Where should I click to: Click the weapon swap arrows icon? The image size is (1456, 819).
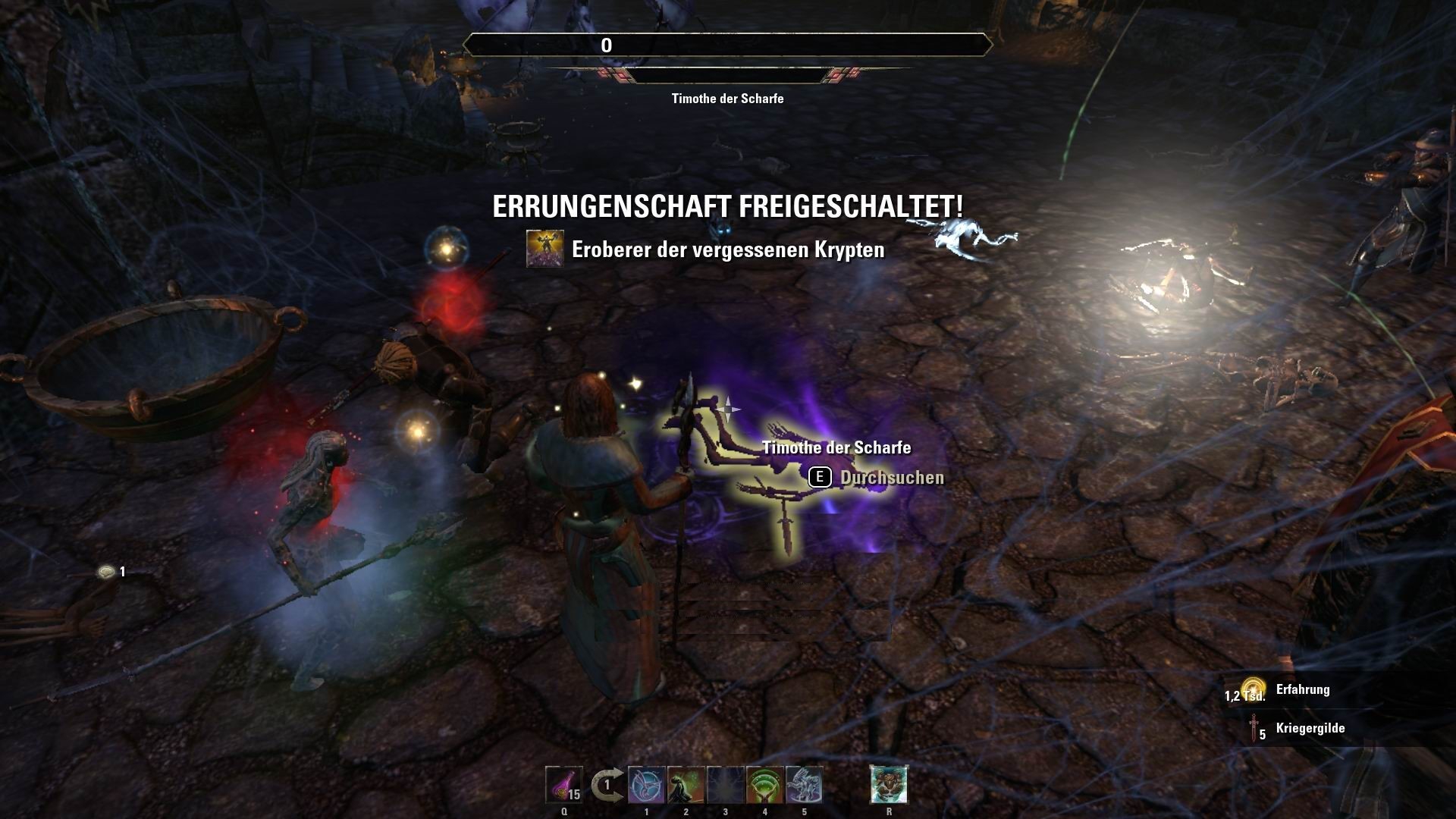click(x=607, y=785)
